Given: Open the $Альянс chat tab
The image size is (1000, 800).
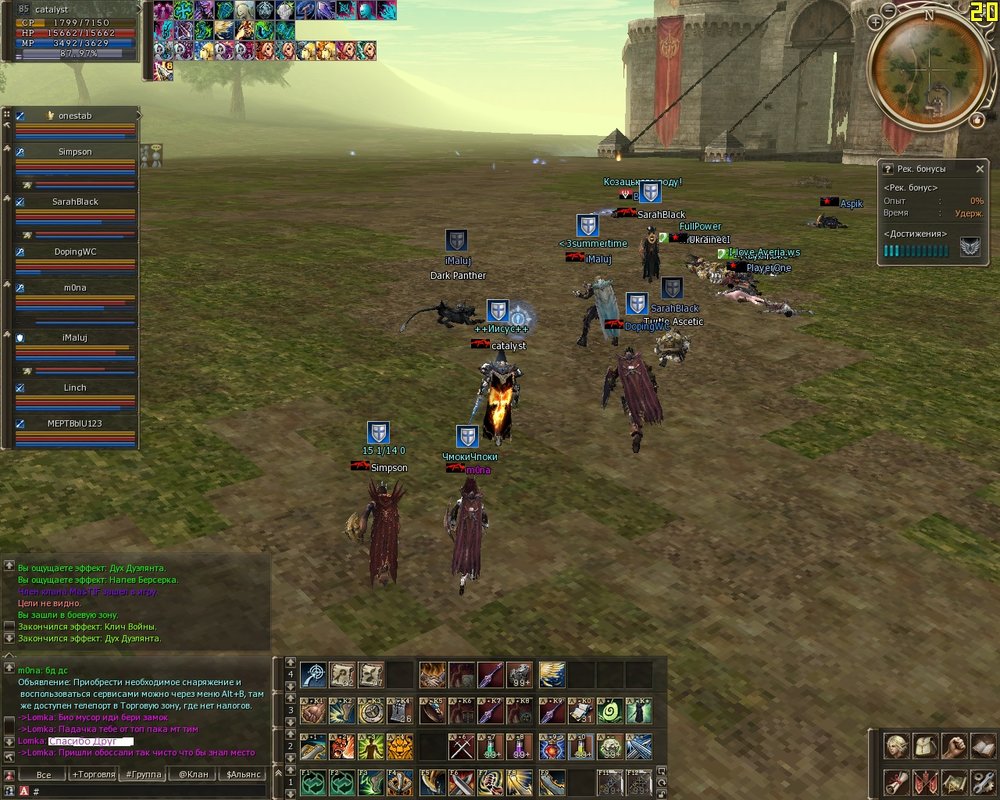Looking at the screenshot, I should click(x=241, y=774).
